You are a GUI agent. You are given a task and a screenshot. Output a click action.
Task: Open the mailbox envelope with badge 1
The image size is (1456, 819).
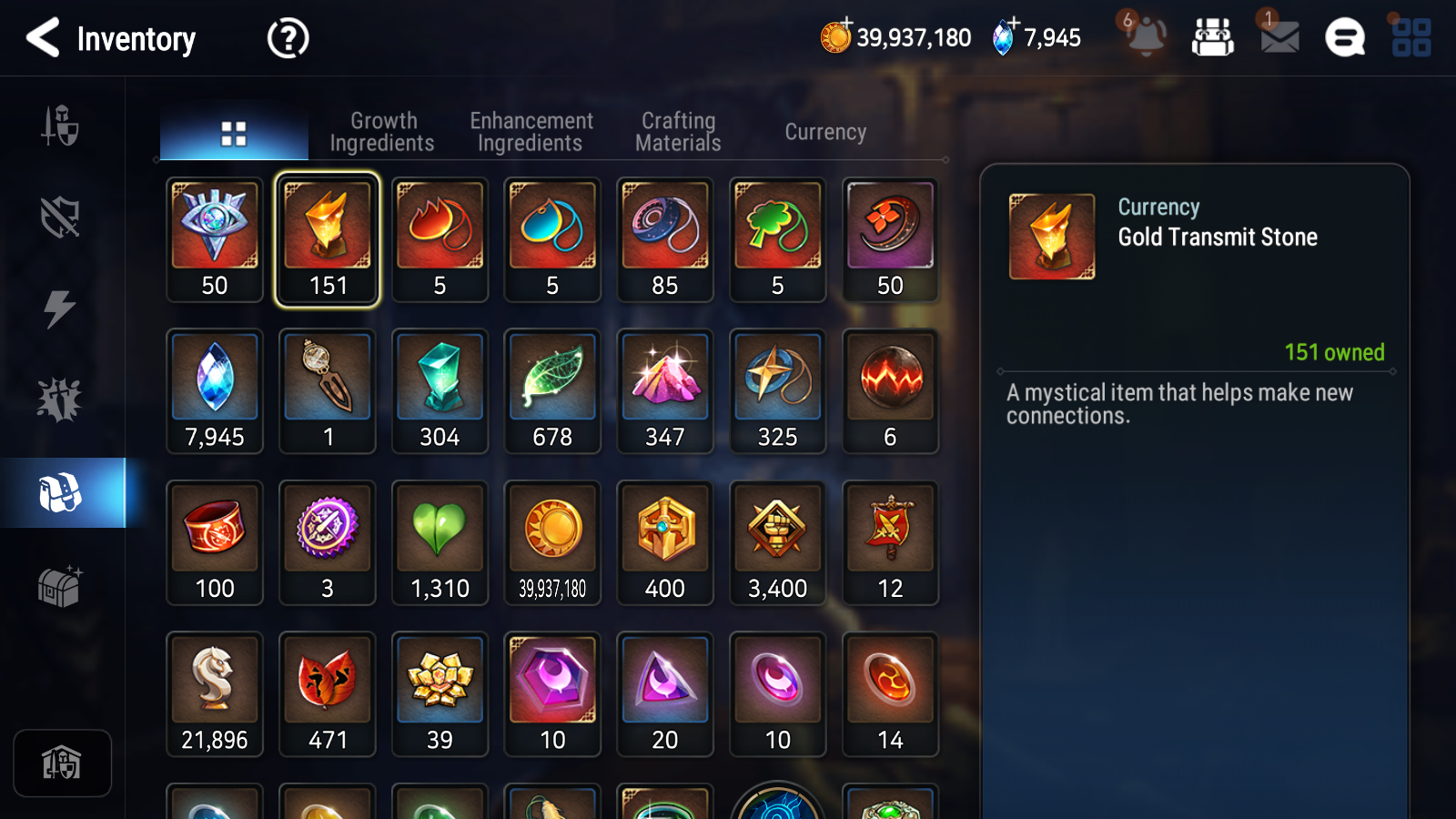[x=1279, y=38]
